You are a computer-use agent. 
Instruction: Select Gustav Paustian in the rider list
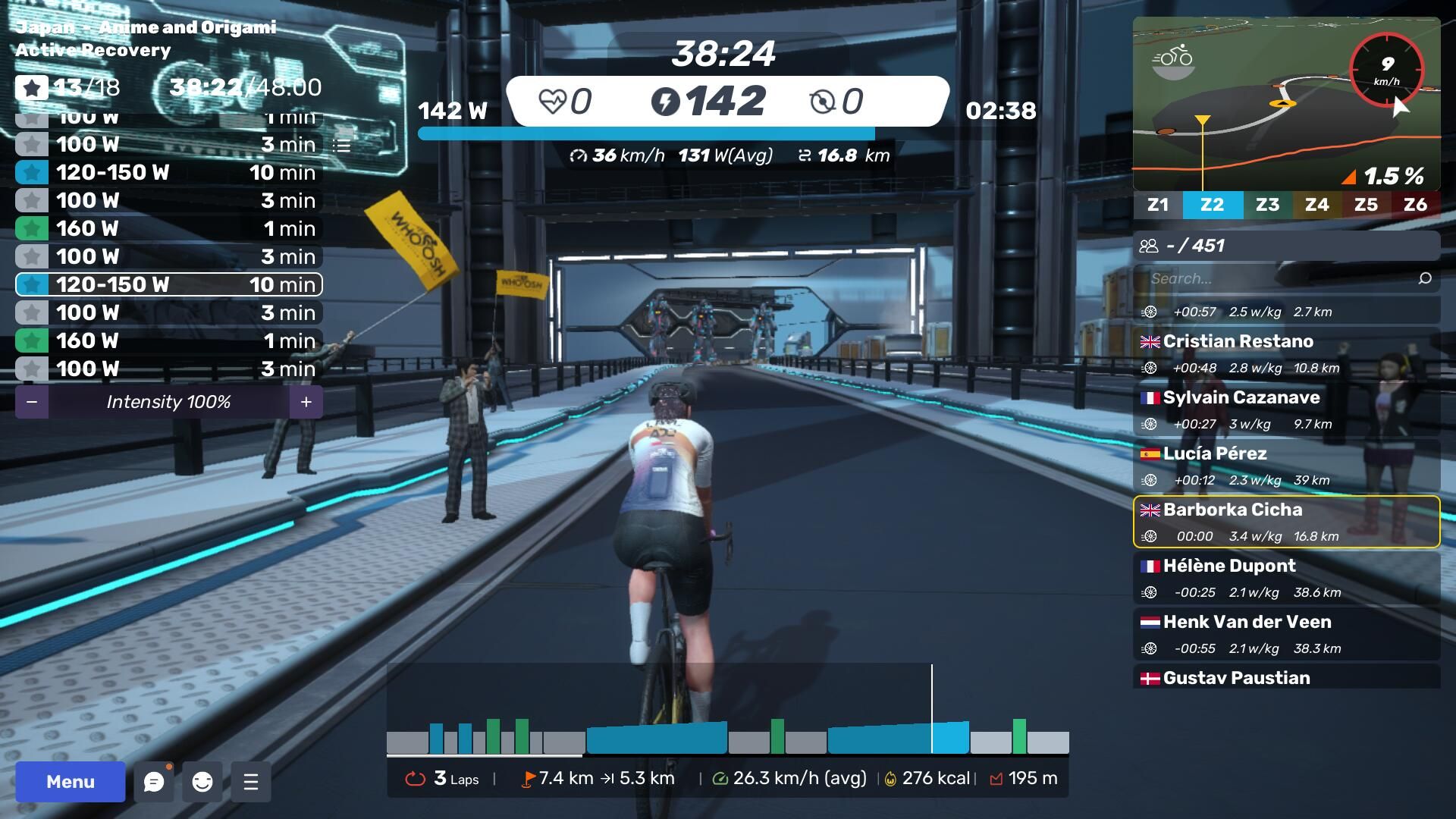(1286, 677)
